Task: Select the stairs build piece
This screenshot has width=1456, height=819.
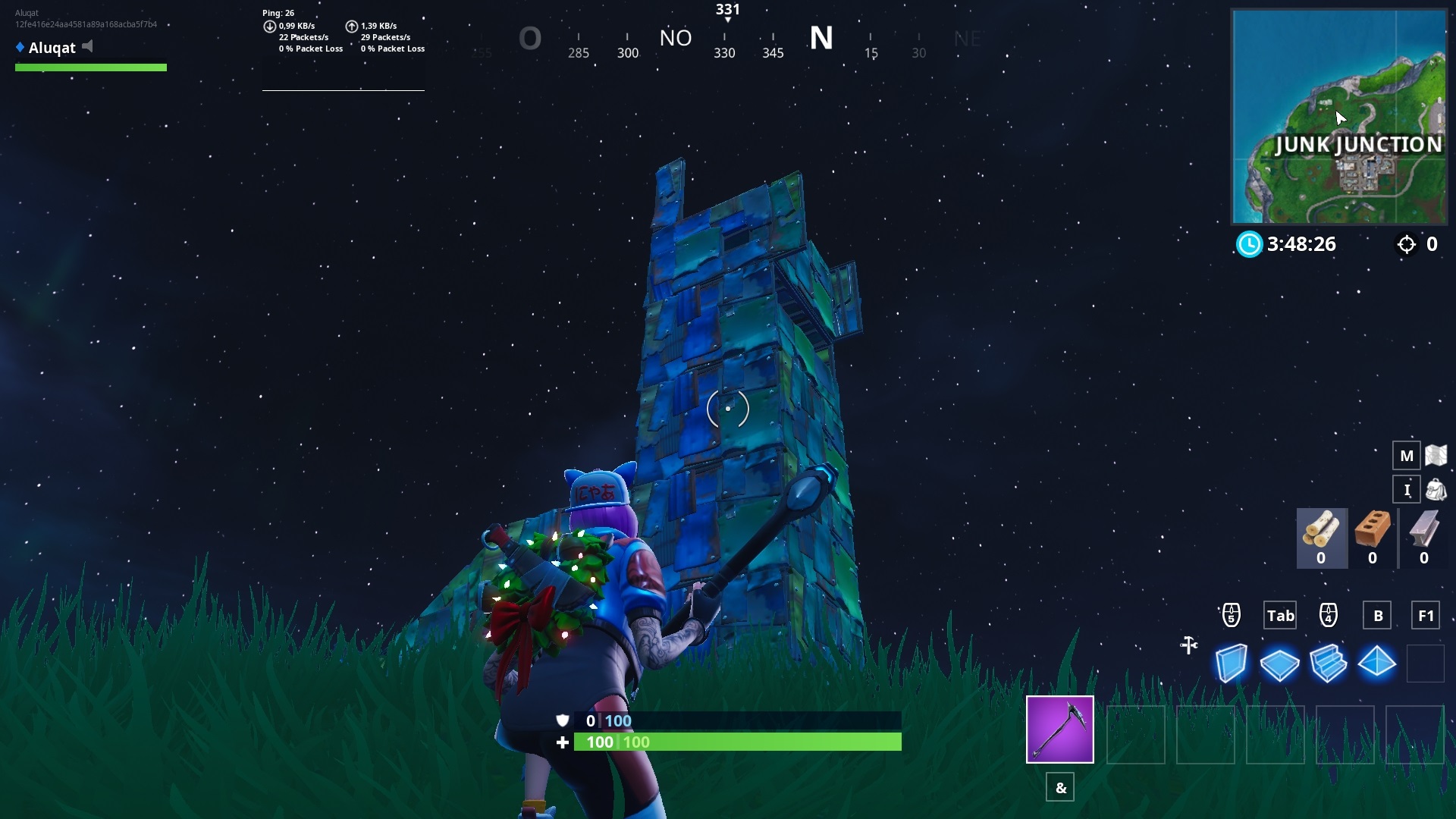Action: 1329,663
